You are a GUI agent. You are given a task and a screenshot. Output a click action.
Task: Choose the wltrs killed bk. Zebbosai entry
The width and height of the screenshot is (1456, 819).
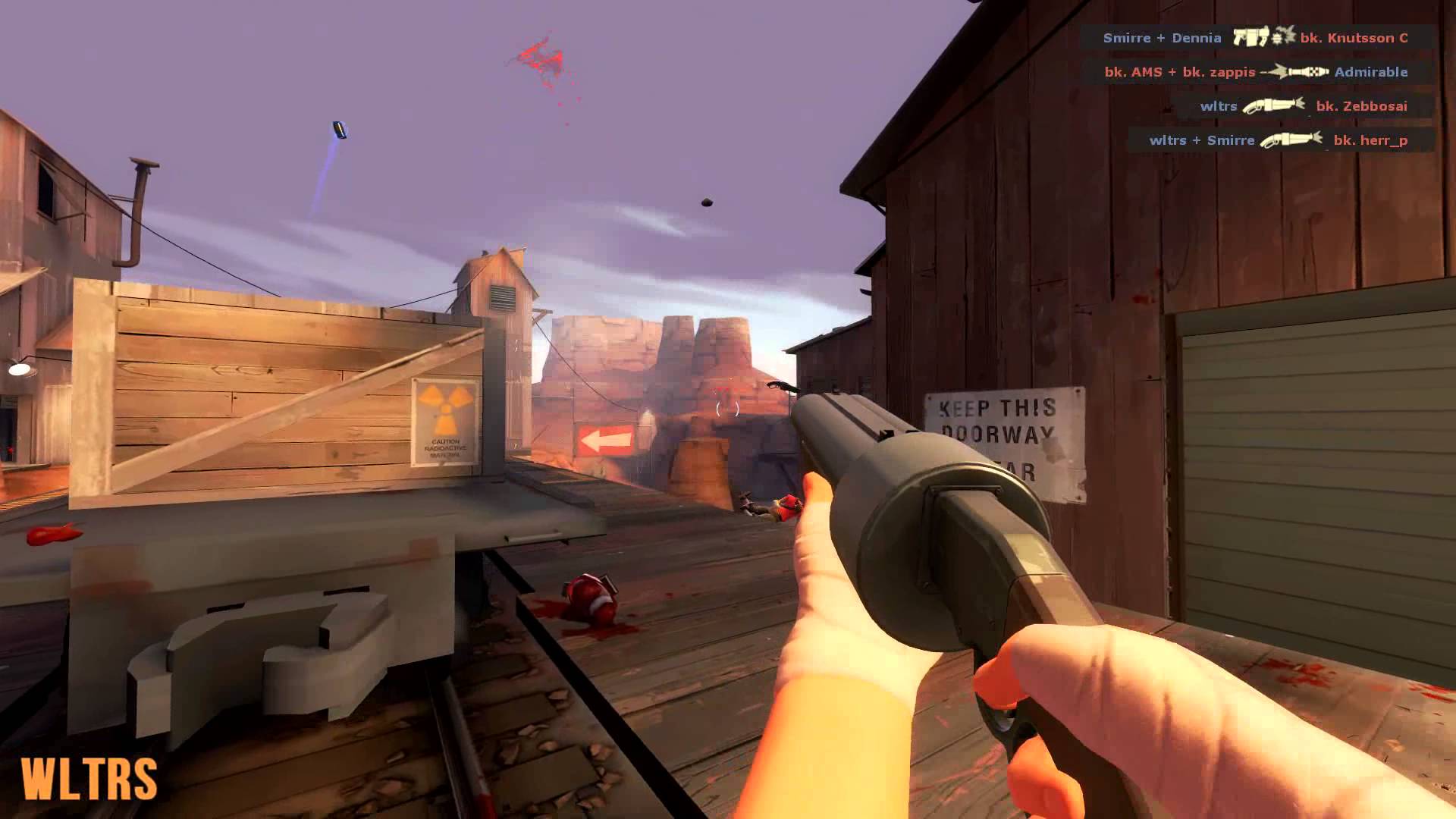1303,106
